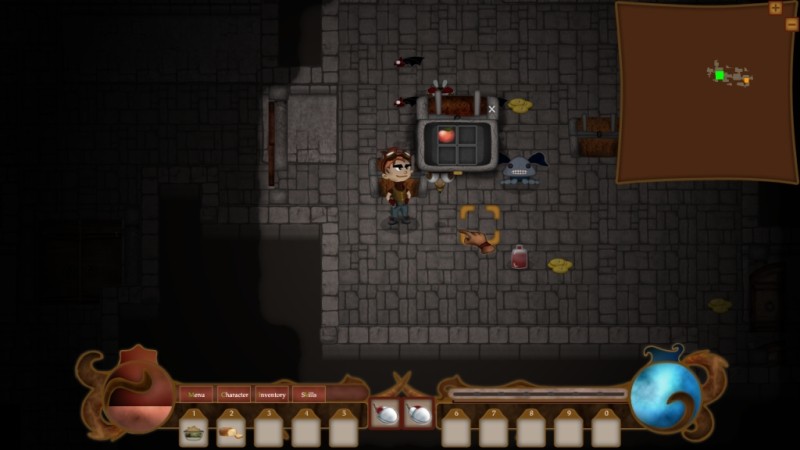This screenshot has height=450, width=800.
Task: Select hotbar slot 1 with the pot item
Action: click(194, 432)
